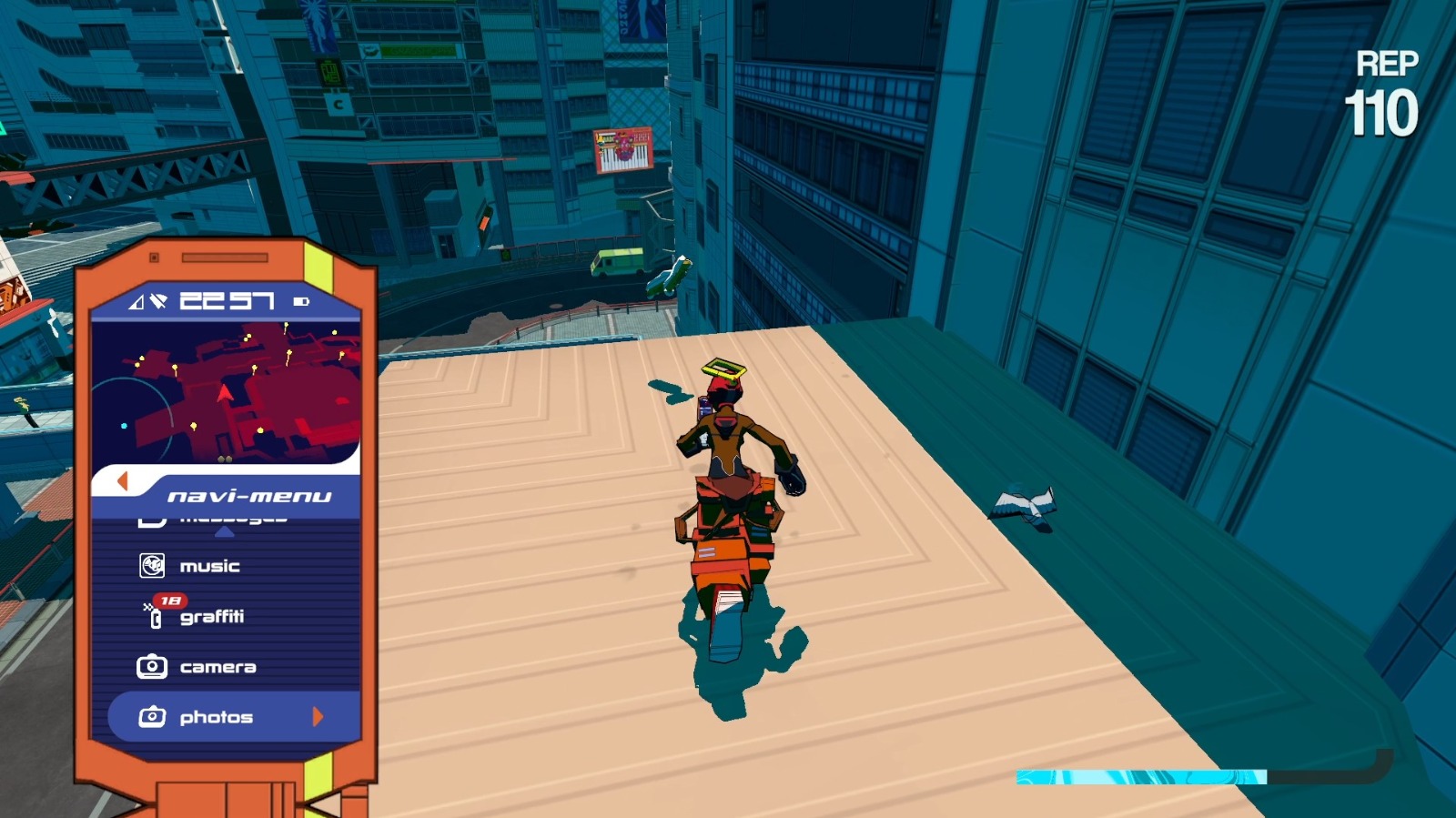Select the music entry text label
Viewport: 1456px width, 818px height.
click(x=207, y=565)
